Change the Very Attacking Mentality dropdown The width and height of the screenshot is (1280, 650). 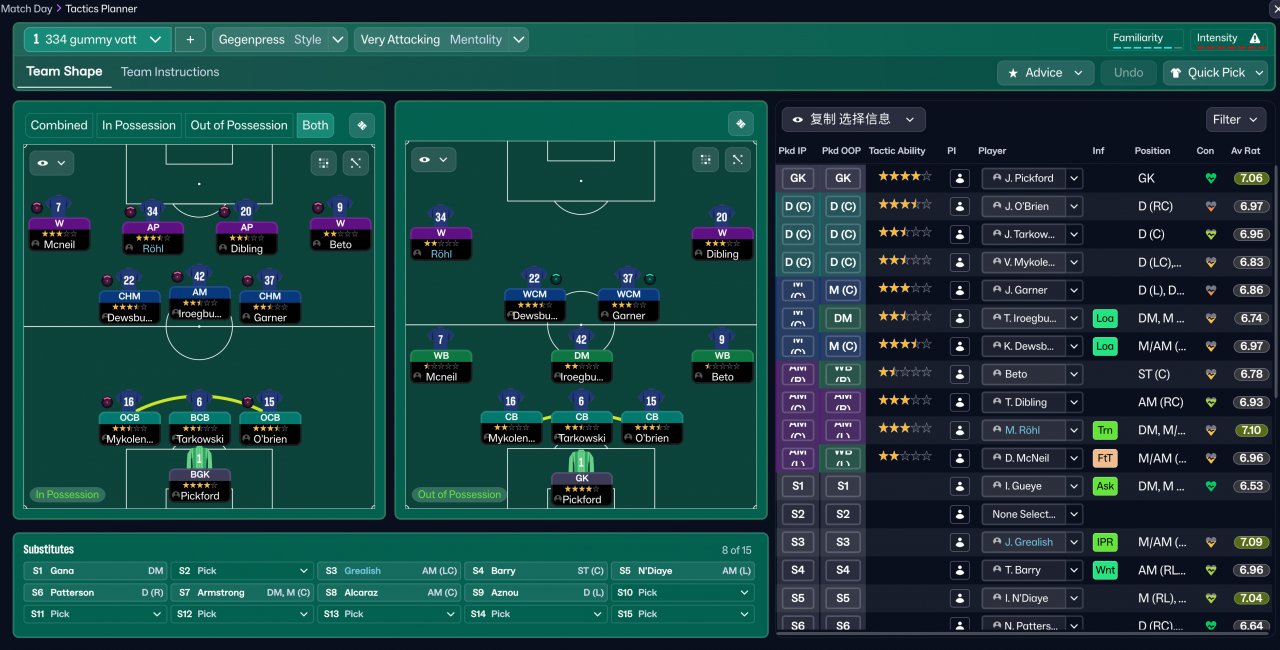click(x=441, y=40)
